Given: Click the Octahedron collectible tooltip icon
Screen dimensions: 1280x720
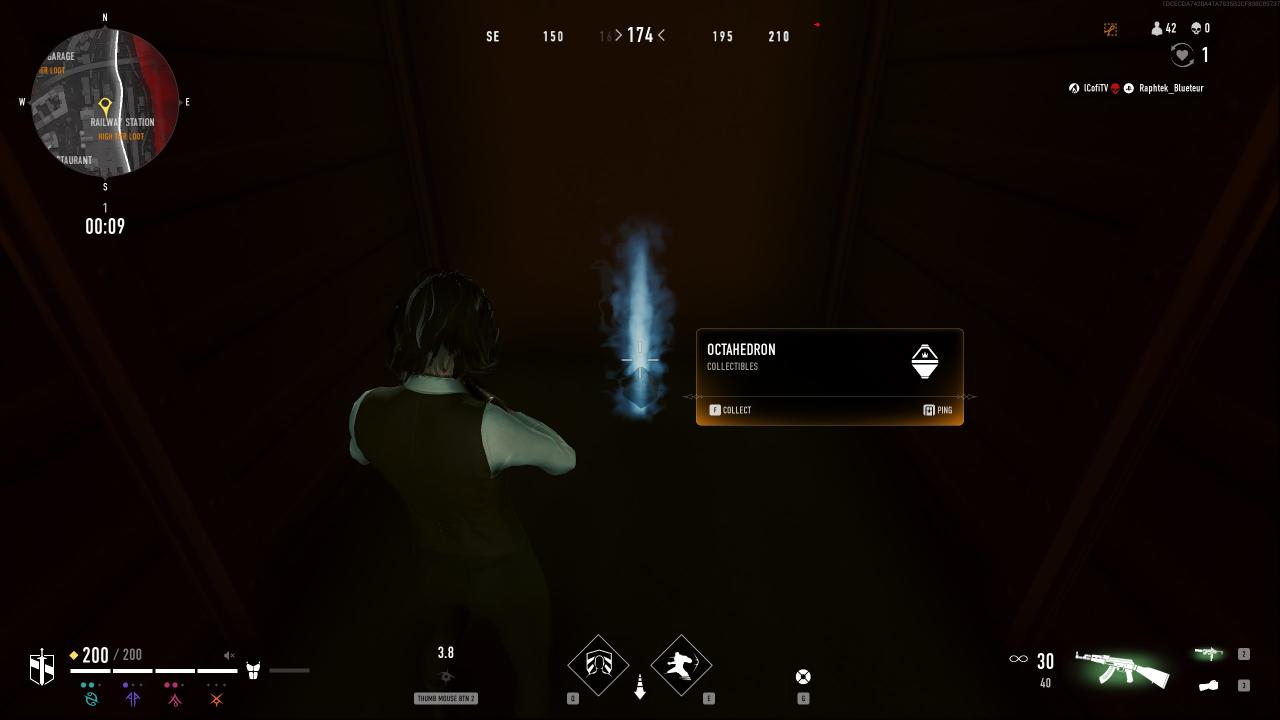Looking at the screenshot, I should click(x=925, y=361).
